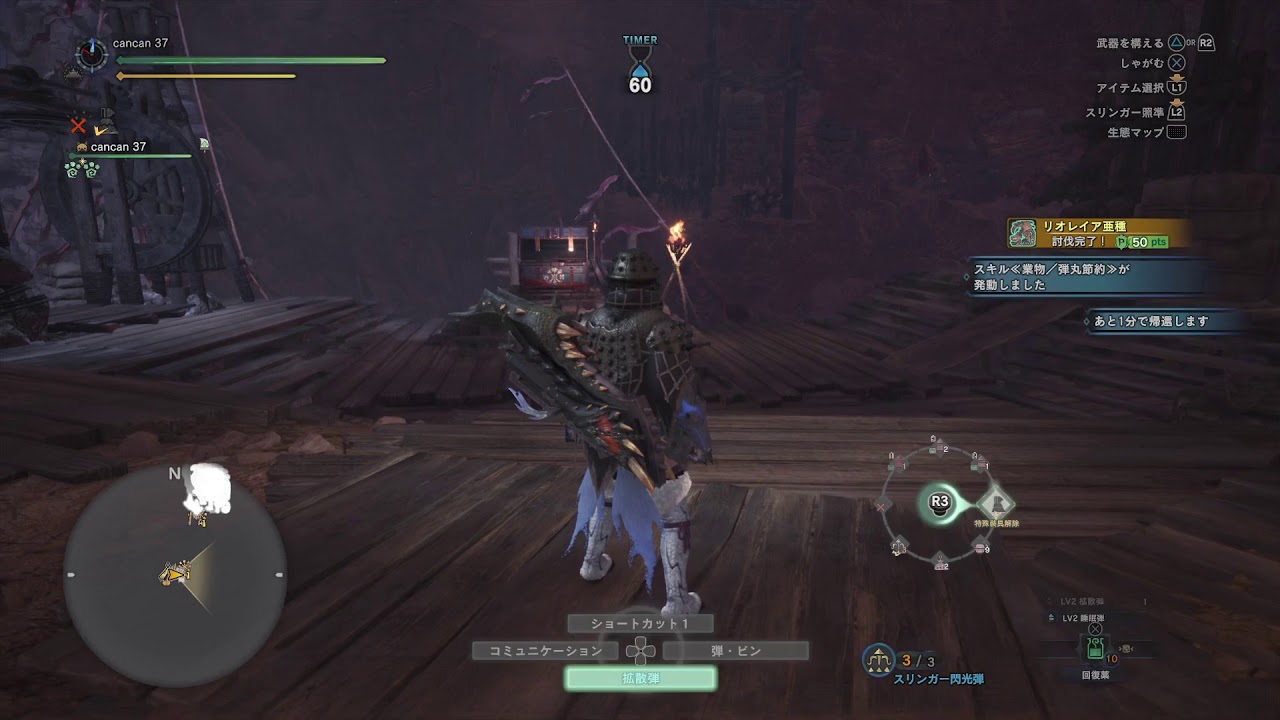Open the リオレイア亜種 quest complete notification
The width and height of the screenshot is (1280, 720).
click(x=1098, y=233)
